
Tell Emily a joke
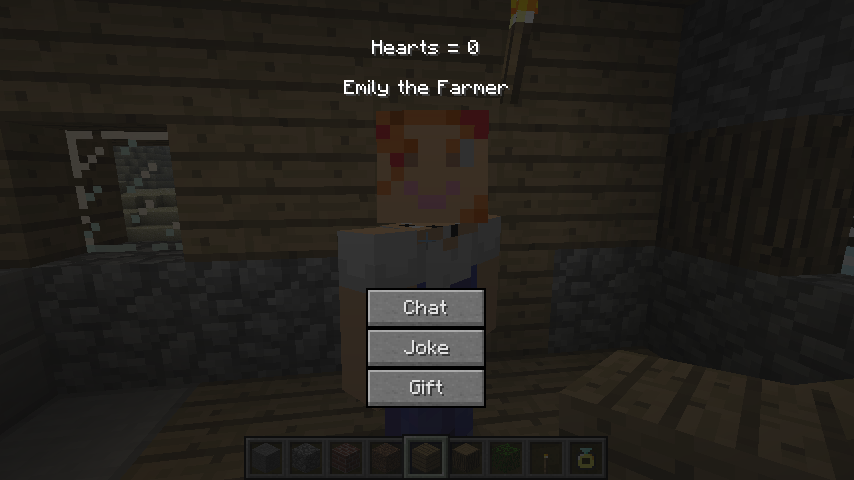click(426, 348)
